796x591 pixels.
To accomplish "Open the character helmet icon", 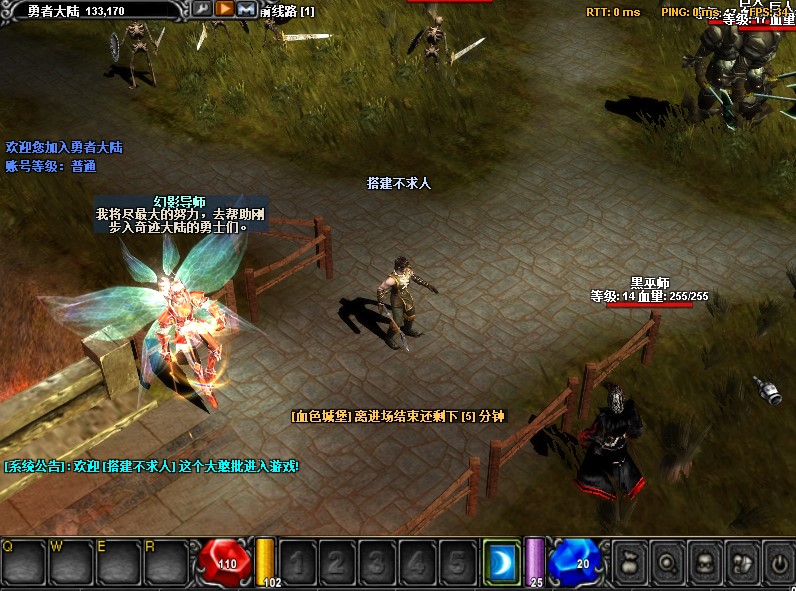I will pyautogui.click(x=704, y=562).
